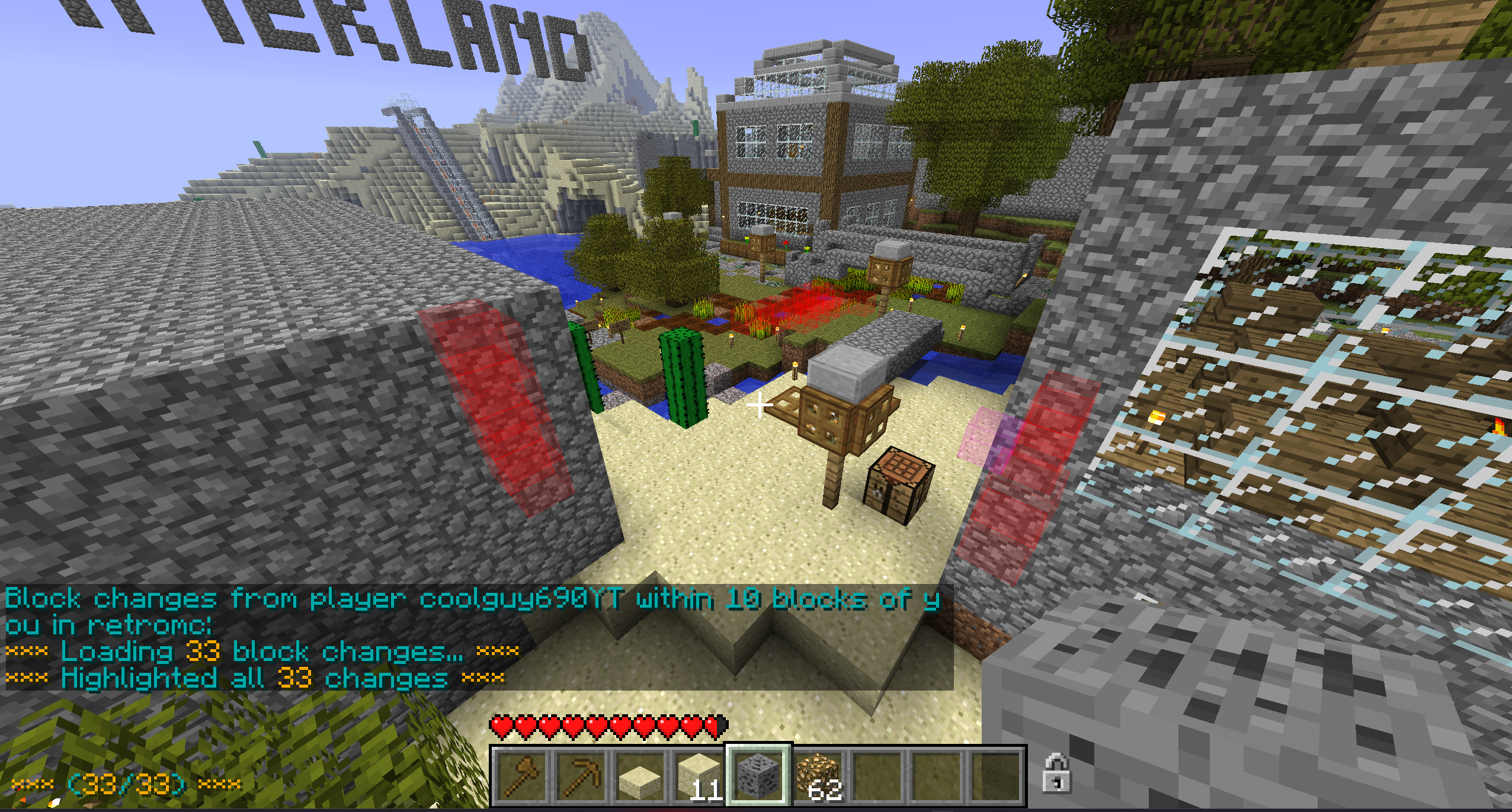Select the highlighted coal ore block slot

point(758,775)
